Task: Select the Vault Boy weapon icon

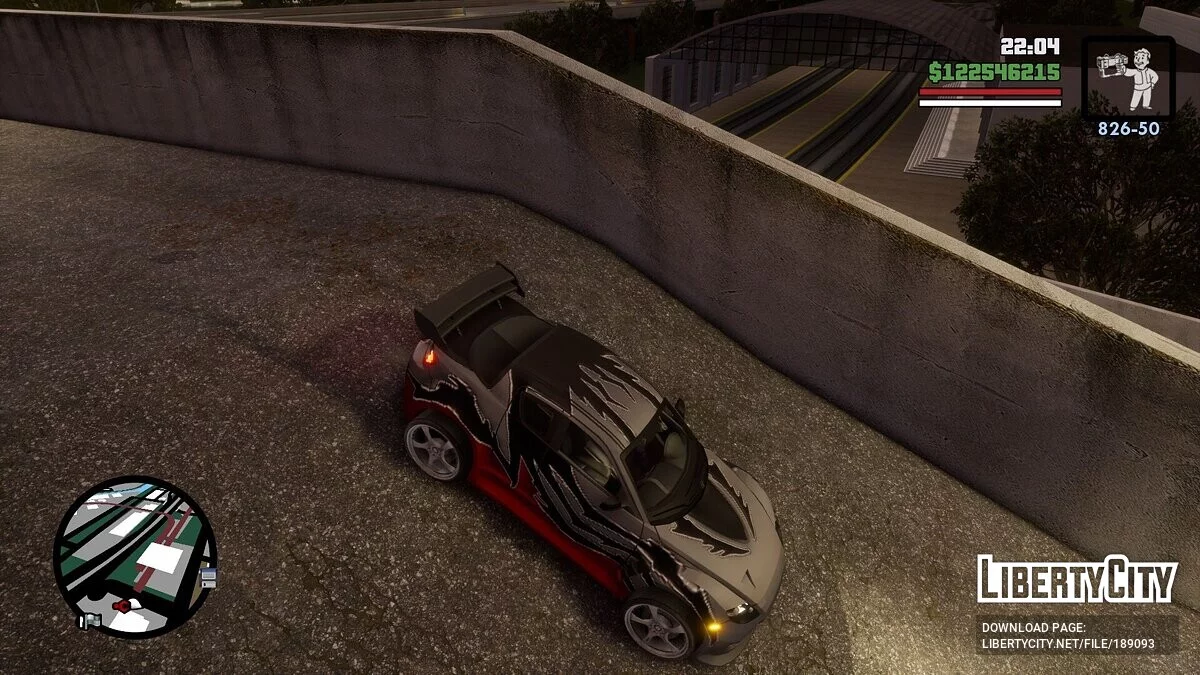Action: (x=1129, y=78)
